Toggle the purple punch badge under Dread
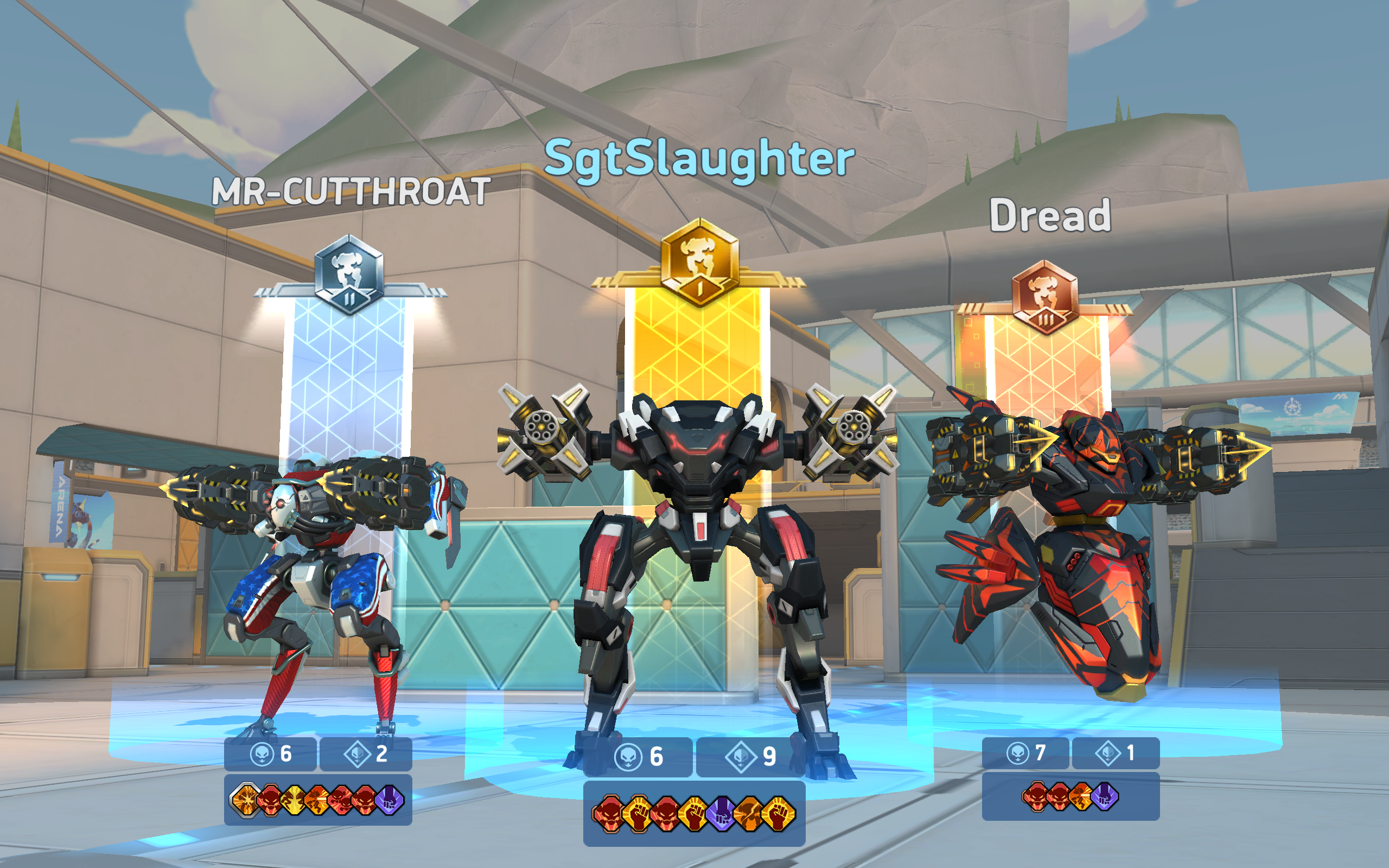 click(1105, 796)
